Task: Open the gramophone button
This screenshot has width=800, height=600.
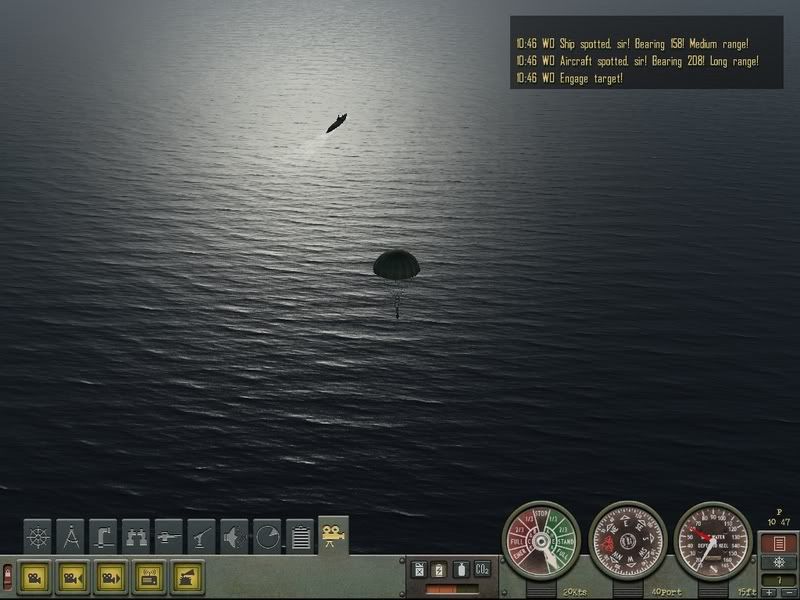Action: point(187,577)
